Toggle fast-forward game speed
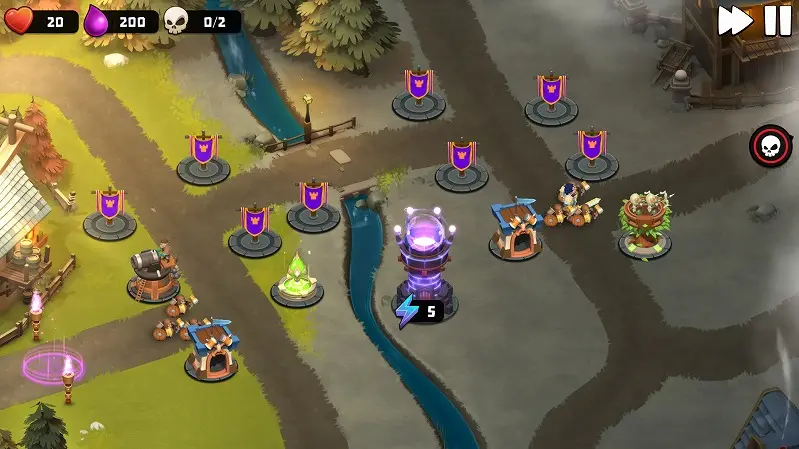 click(734, 21)
